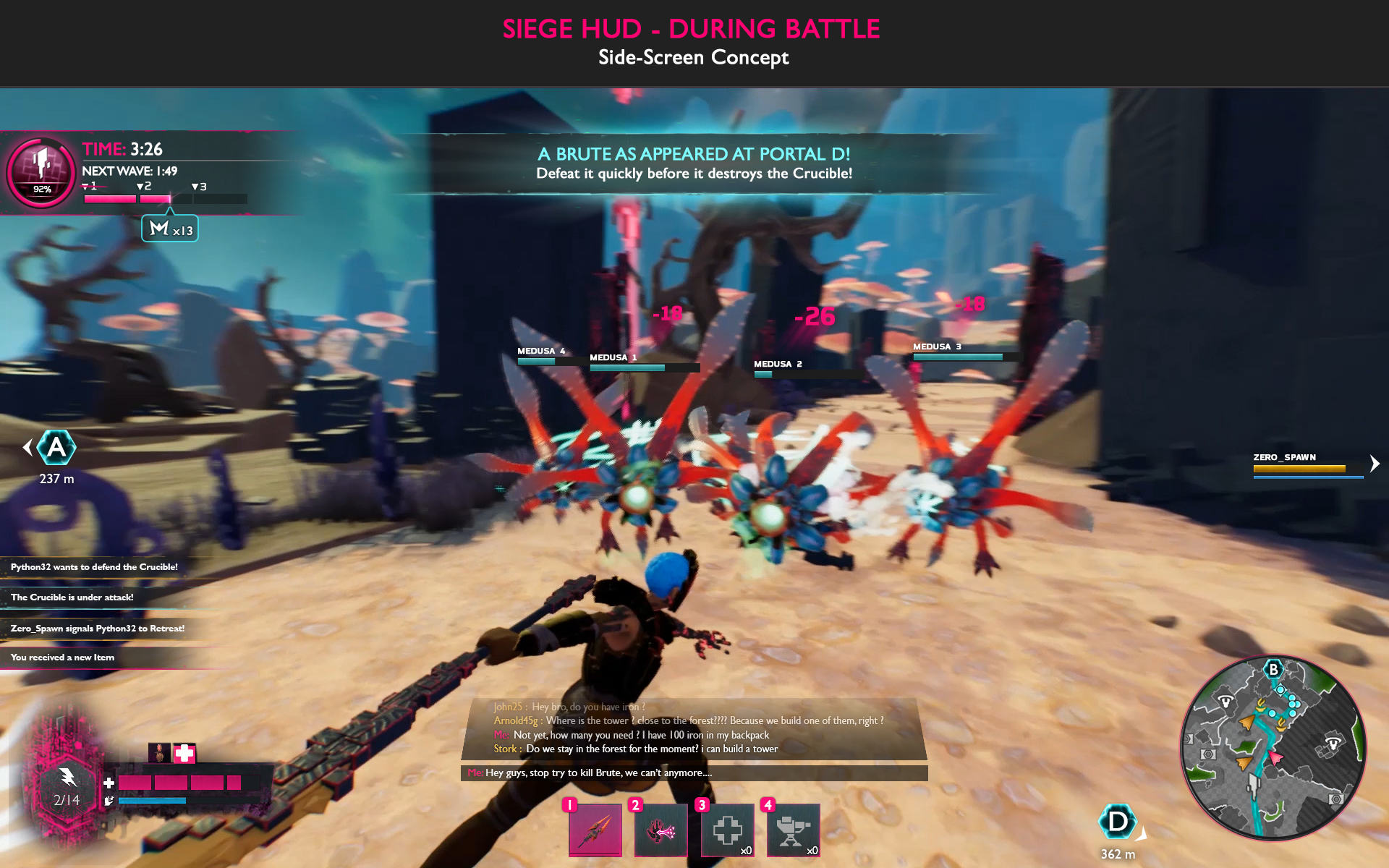1389x868 pixels.
Task: Activate the glowing hand ability in slot 2
Action: pyautogui.click(x=660, y=829)
